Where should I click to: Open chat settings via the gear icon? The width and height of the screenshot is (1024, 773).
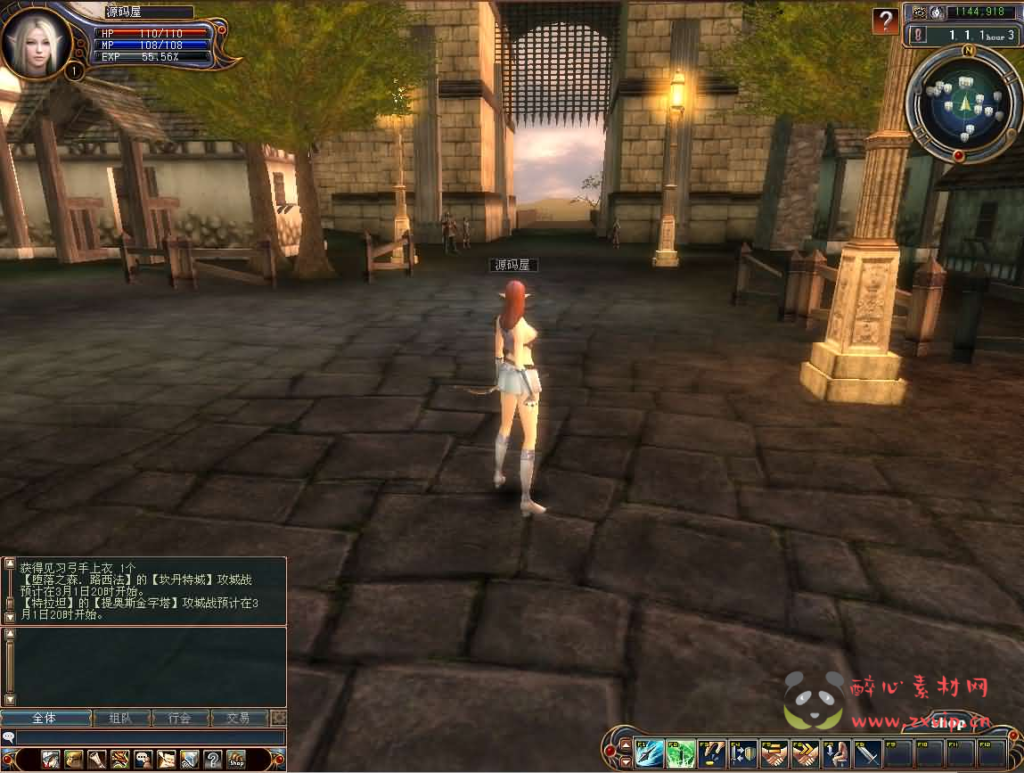pos(279,718)
